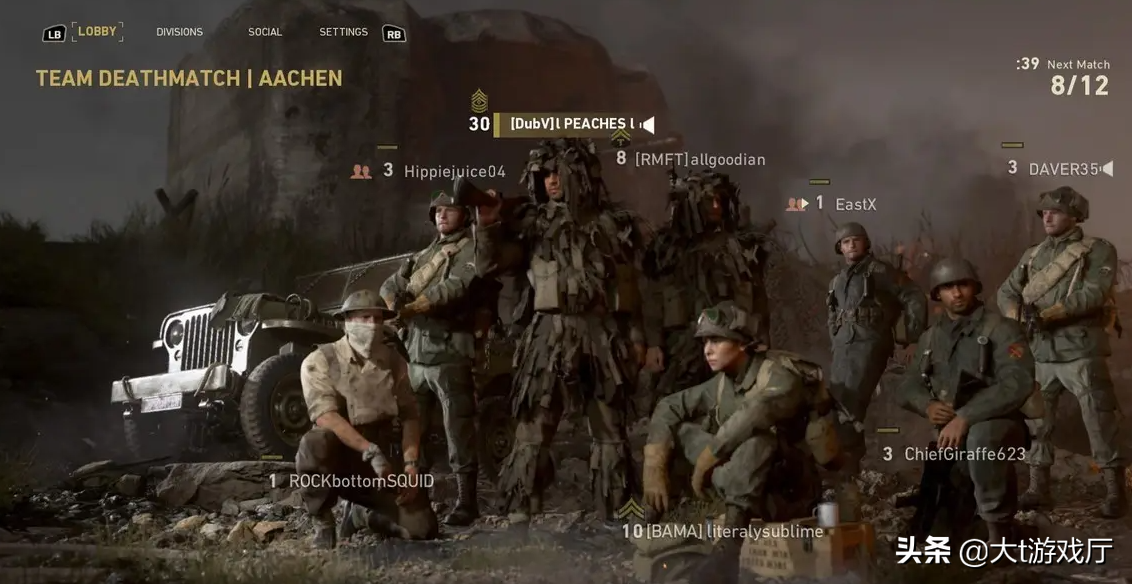The height and width of the screenshot is (584, 1132).
Task: Select EastX player name tag
Action: (x=855, y=204)
